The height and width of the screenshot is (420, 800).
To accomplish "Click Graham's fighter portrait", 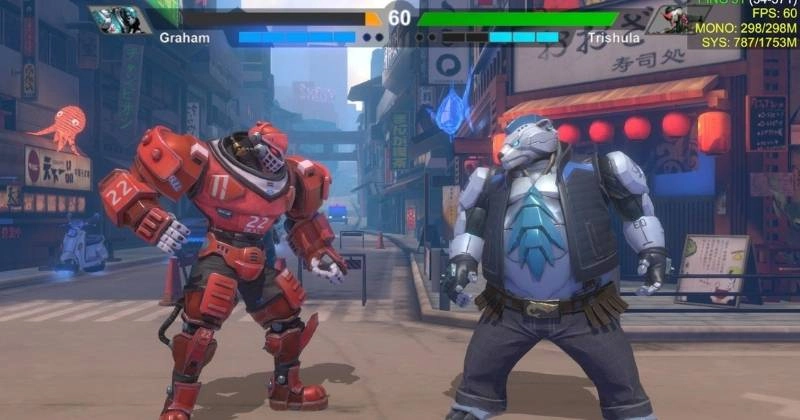I will [x=119, y=19].
